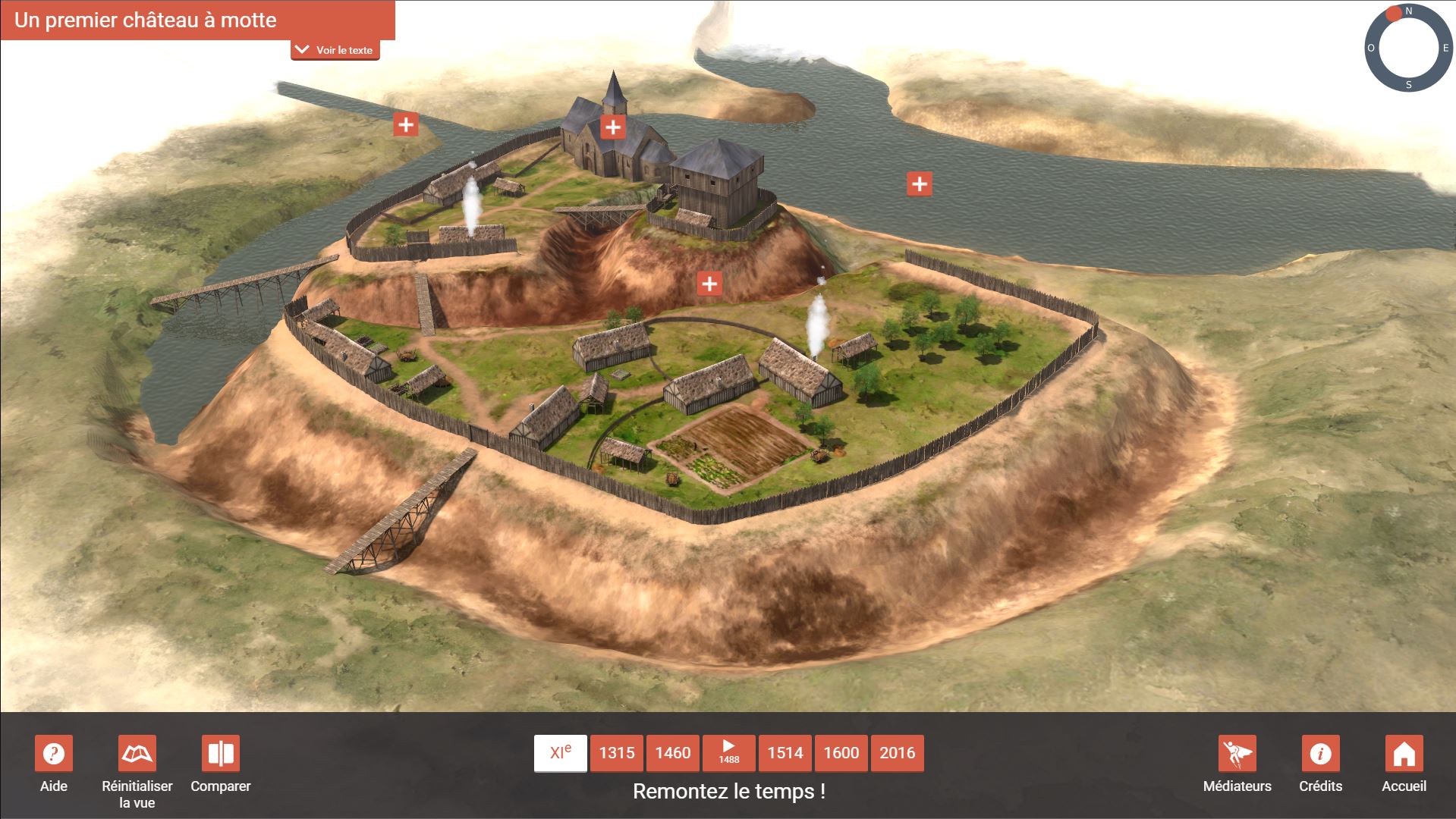The image size is (1456, 819).
Task: Play the 1488 animation
Action: 729,753
